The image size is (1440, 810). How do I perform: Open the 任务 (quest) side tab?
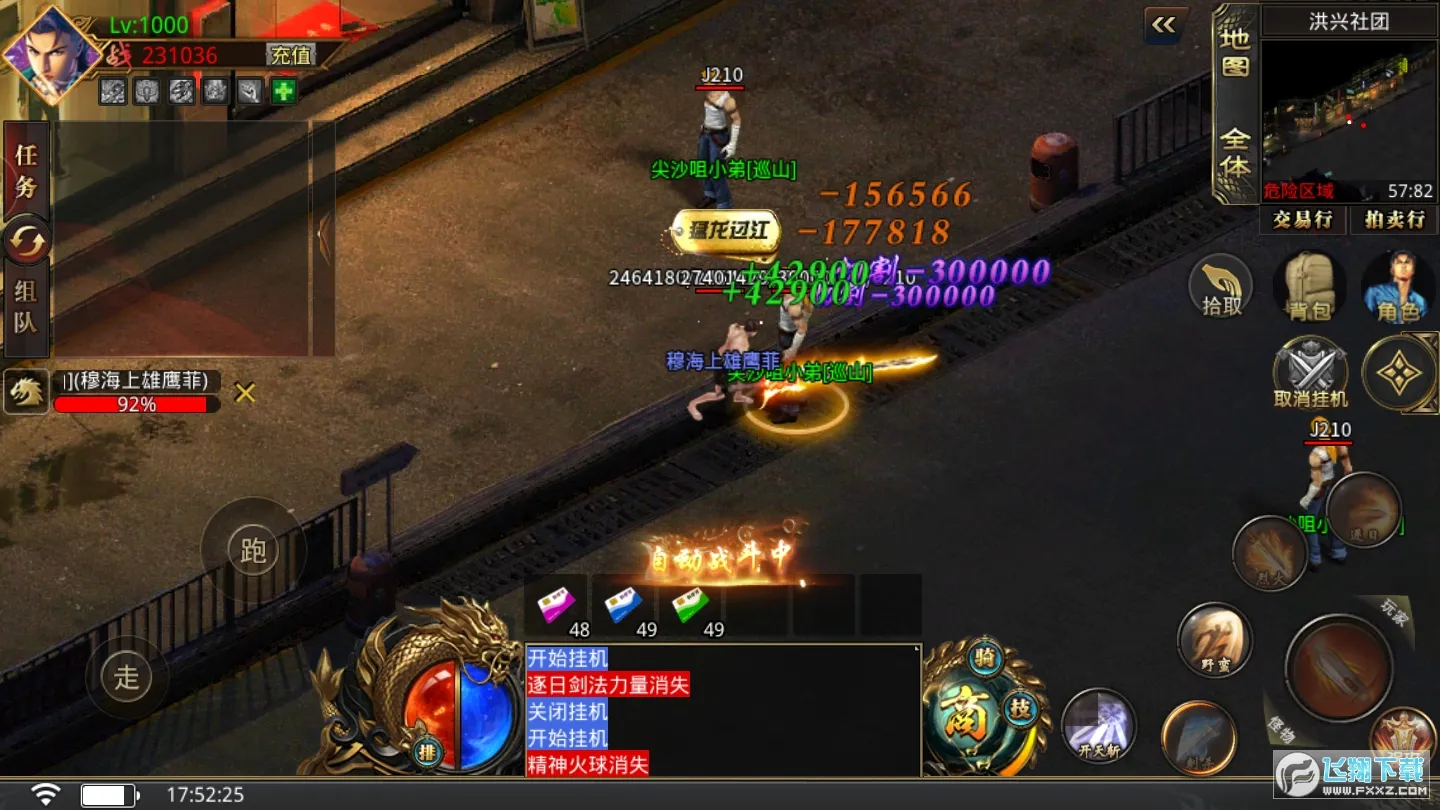pos(25,167)
